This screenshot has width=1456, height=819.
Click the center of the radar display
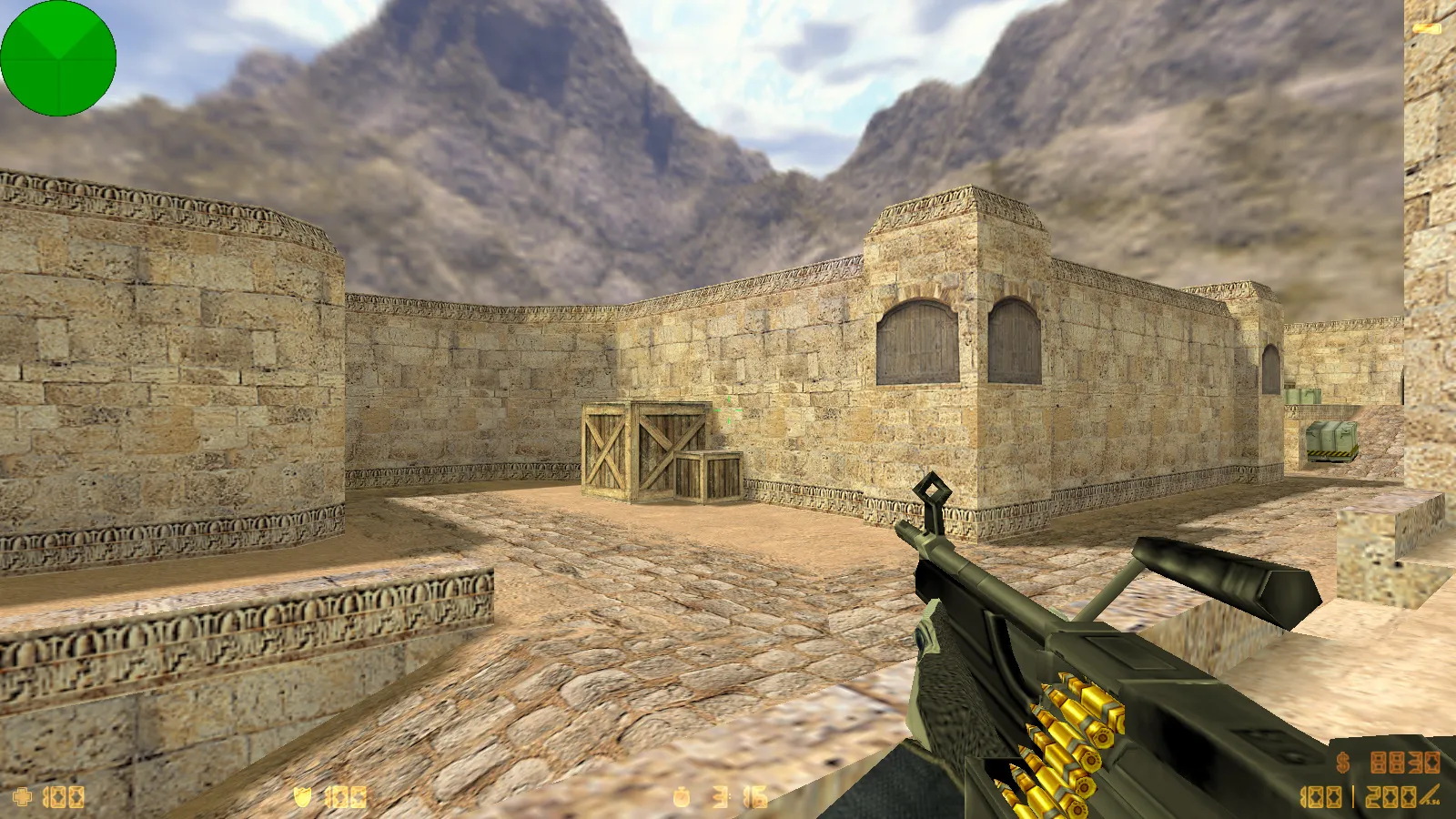(59, 59)
